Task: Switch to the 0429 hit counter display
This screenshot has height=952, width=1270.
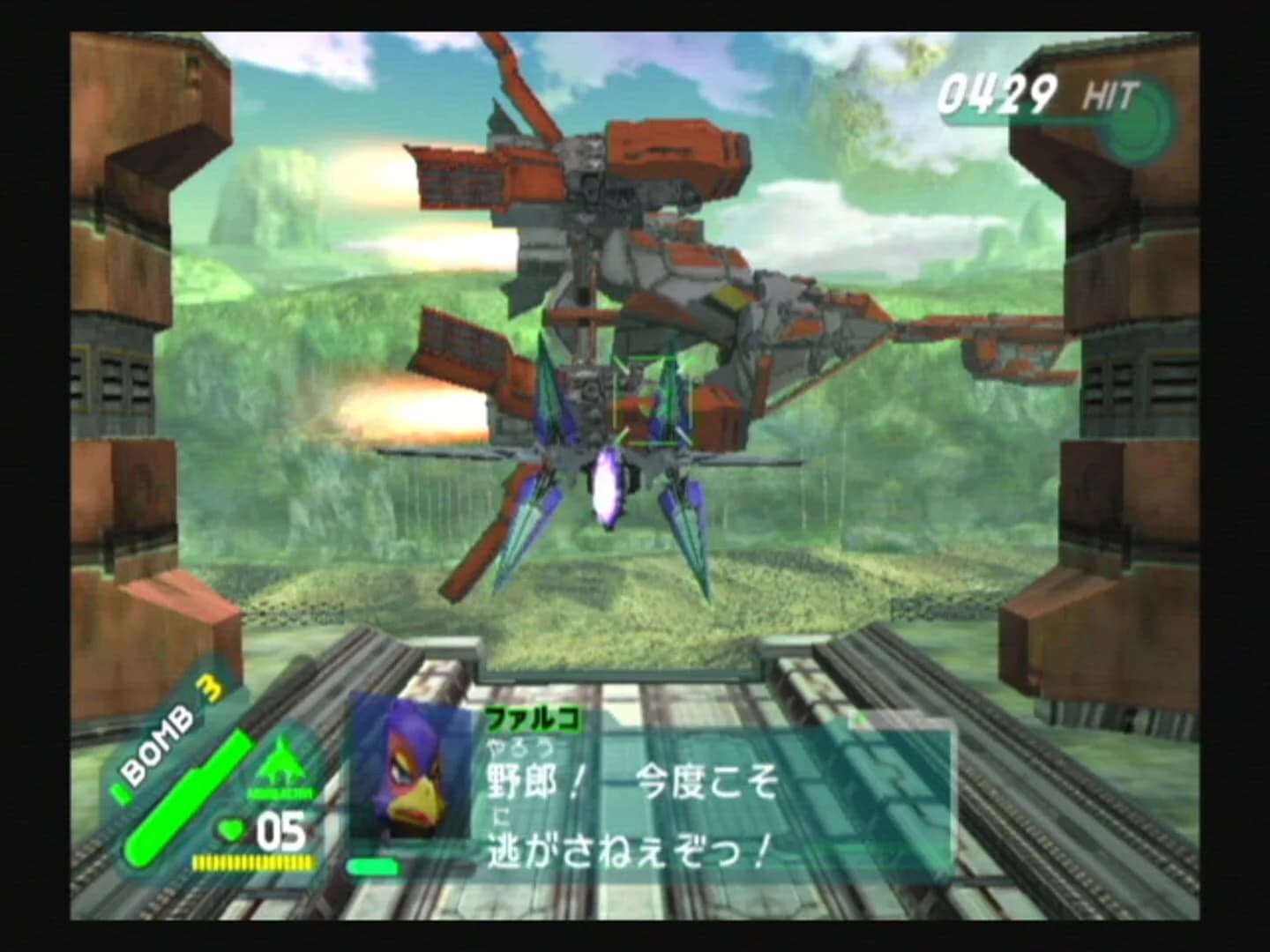Action: pos(997,91)
